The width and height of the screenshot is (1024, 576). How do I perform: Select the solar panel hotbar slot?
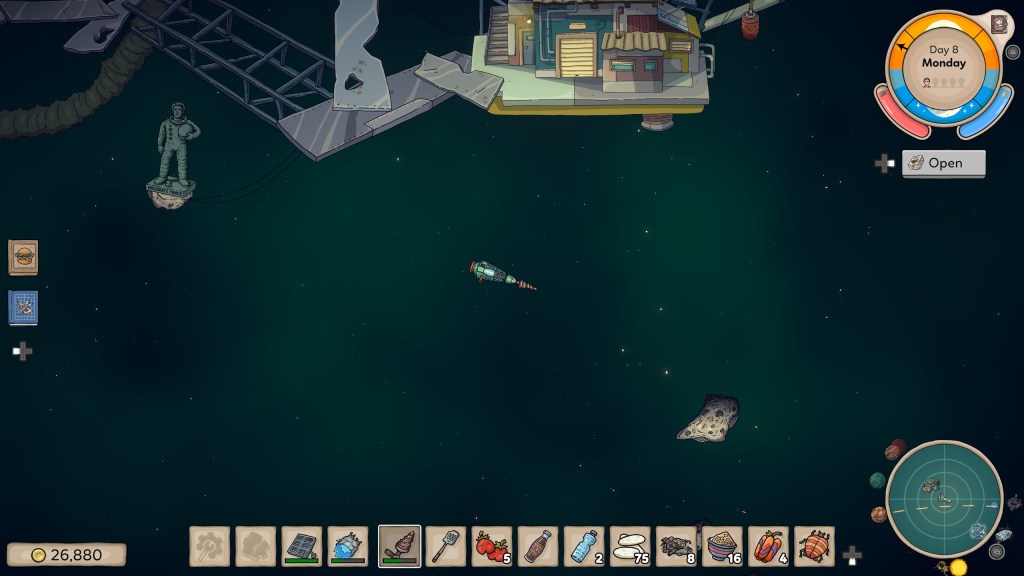[302, 546]
